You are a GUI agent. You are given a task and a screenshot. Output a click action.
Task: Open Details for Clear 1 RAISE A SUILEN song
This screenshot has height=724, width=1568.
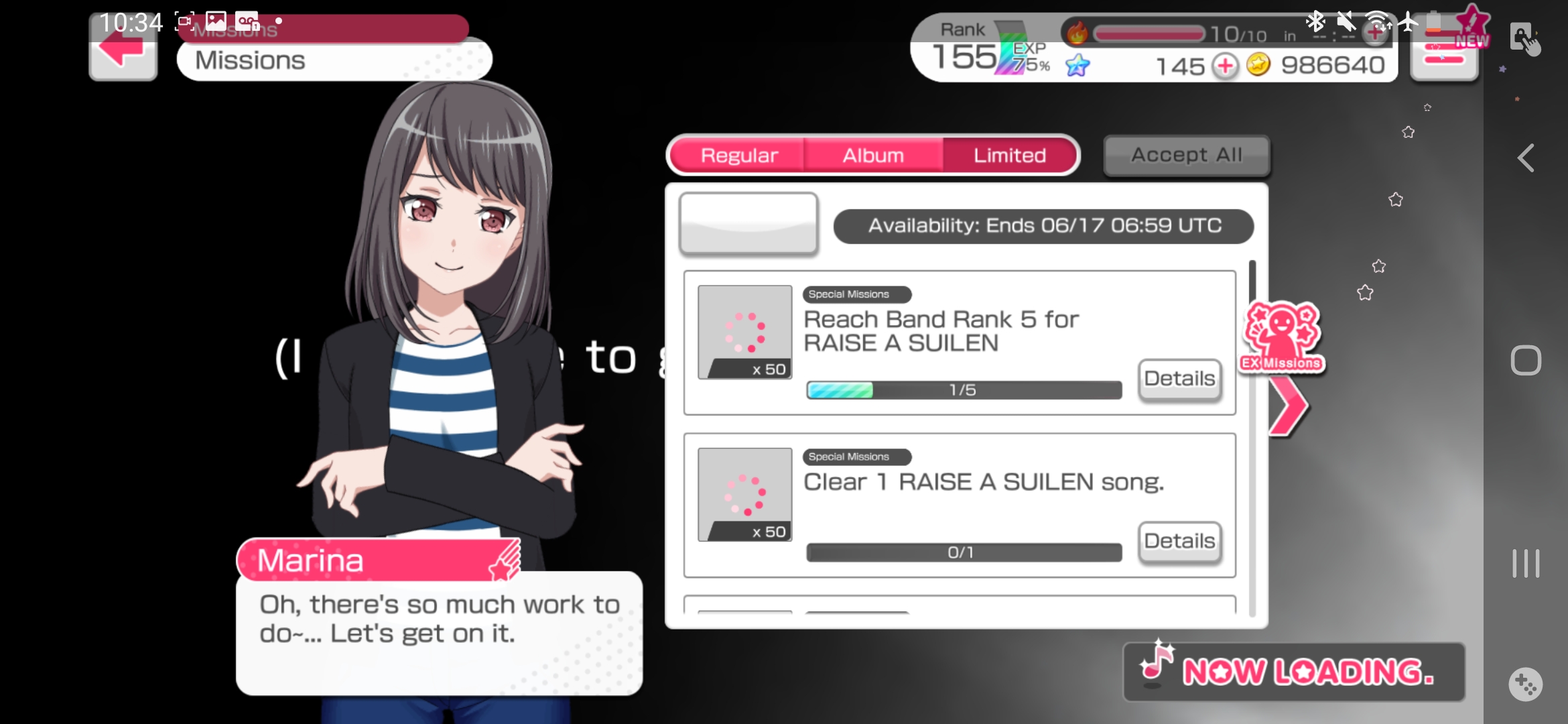click(1179, 541)
